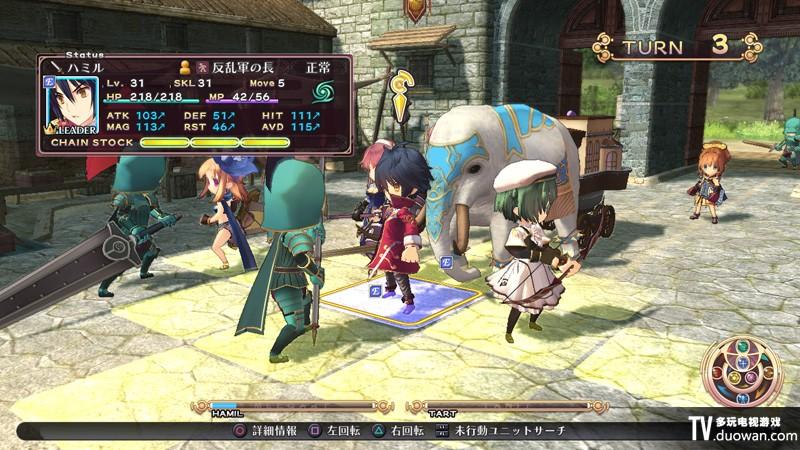Click the green swirl element icon

tap(326, 93)
